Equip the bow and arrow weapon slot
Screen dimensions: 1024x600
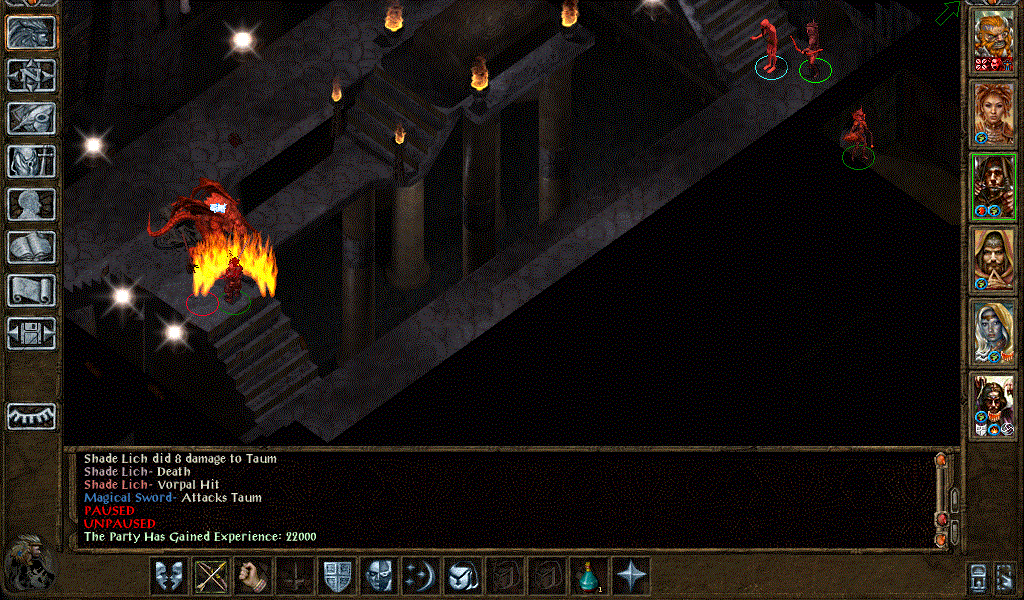211,576
